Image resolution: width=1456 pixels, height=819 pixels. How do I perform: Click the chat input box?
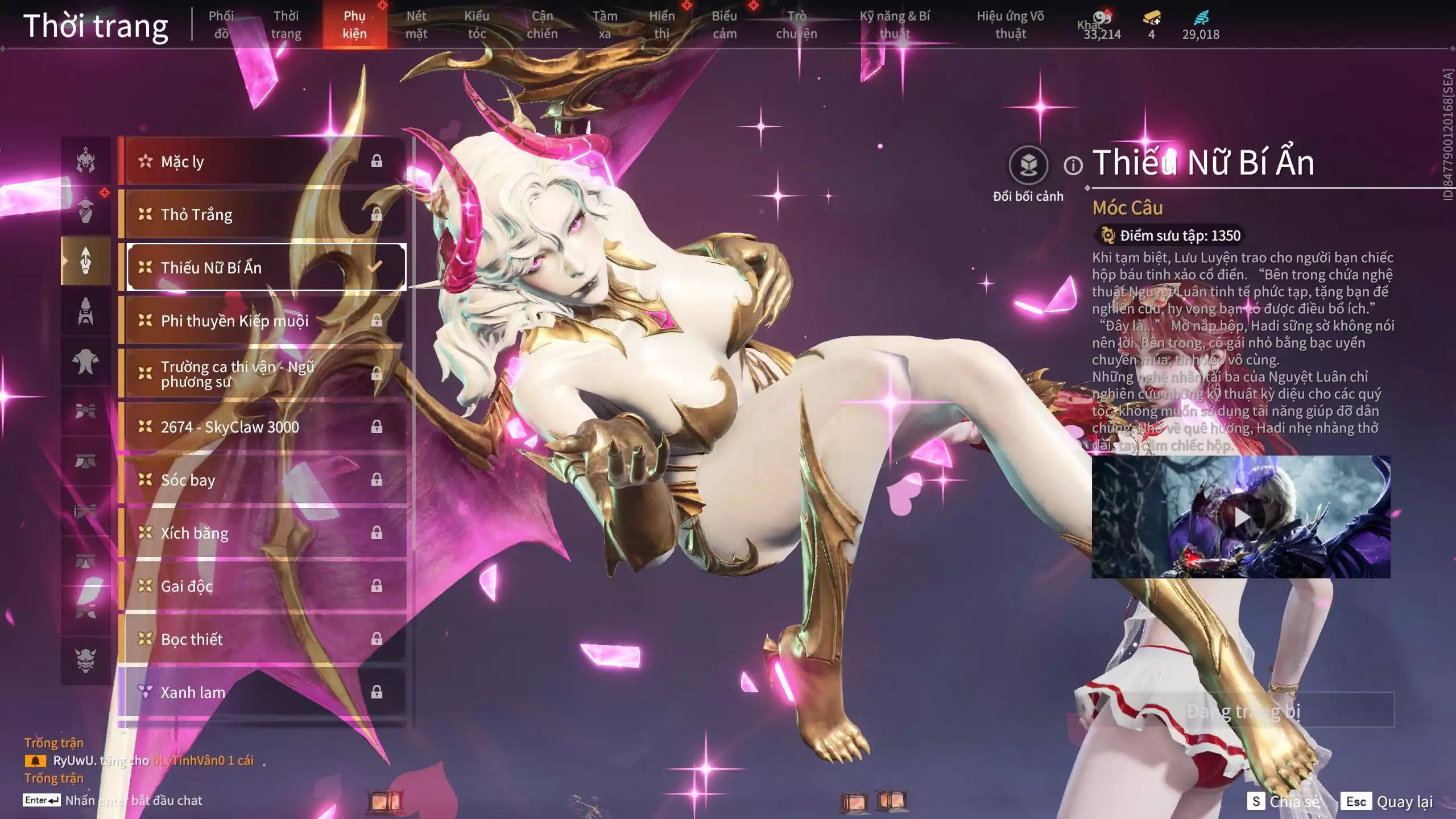coord(134,801)
